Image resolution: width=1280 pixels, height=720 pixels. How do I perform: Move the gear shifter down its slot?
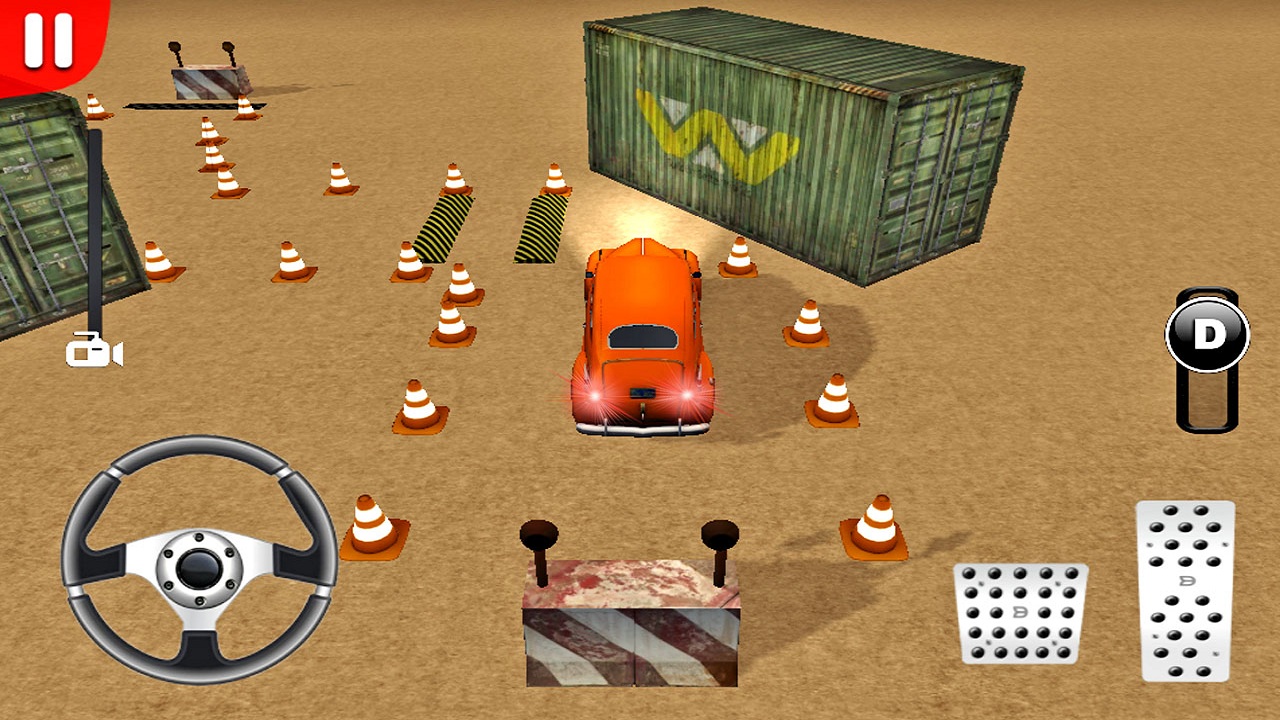pyautogui.click(x=1208, y=400)
